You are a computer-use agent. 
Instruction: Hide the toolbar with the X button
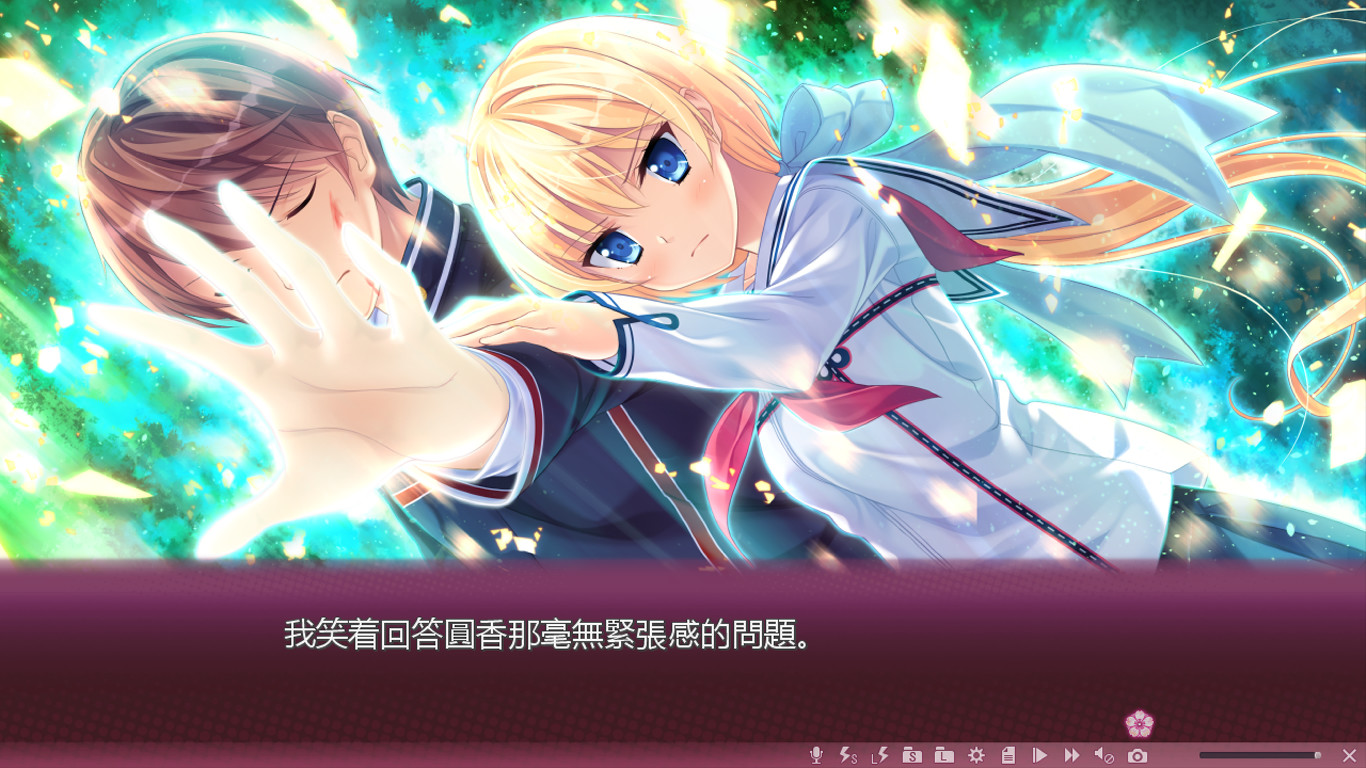(x=1348, y=755)
